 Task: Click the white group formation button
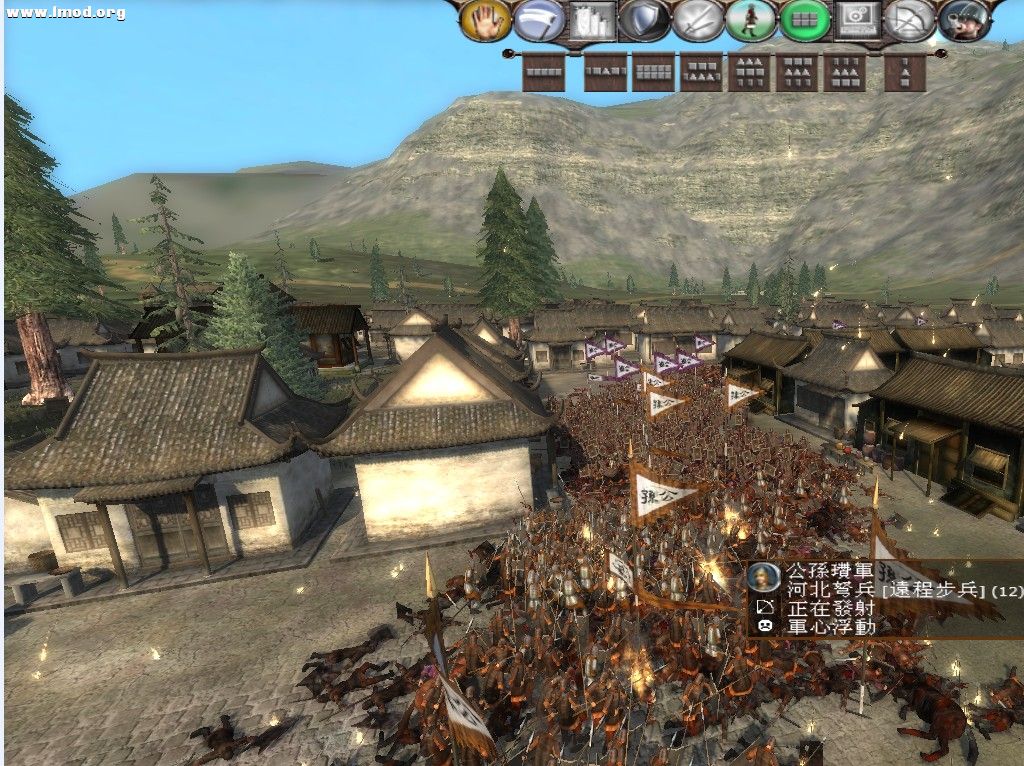click(x=591, y=21)
